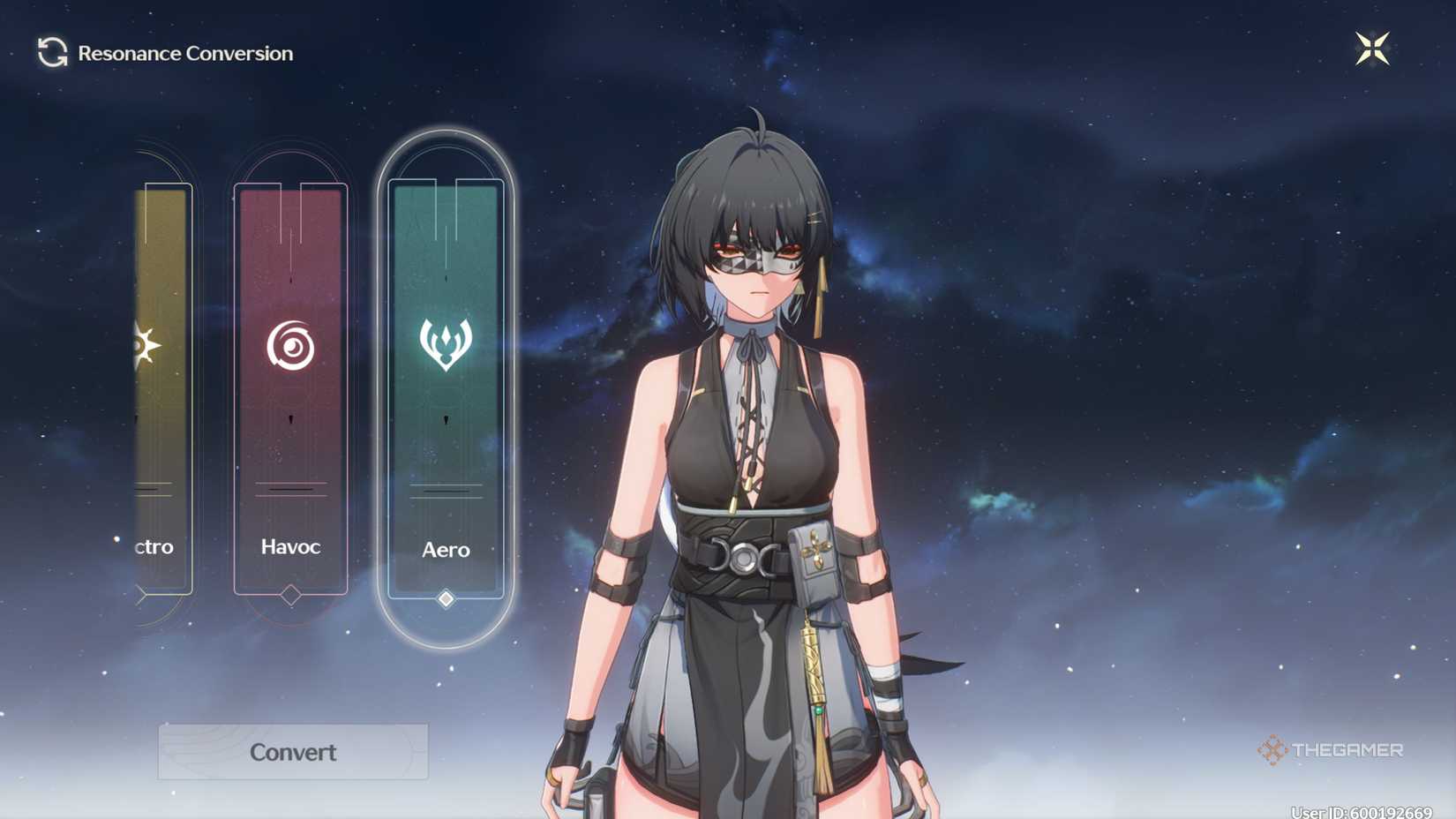Click the diamond marker below the Havoc card
The height and width of the screenshot is (819, 1456).
pos(291,595)
